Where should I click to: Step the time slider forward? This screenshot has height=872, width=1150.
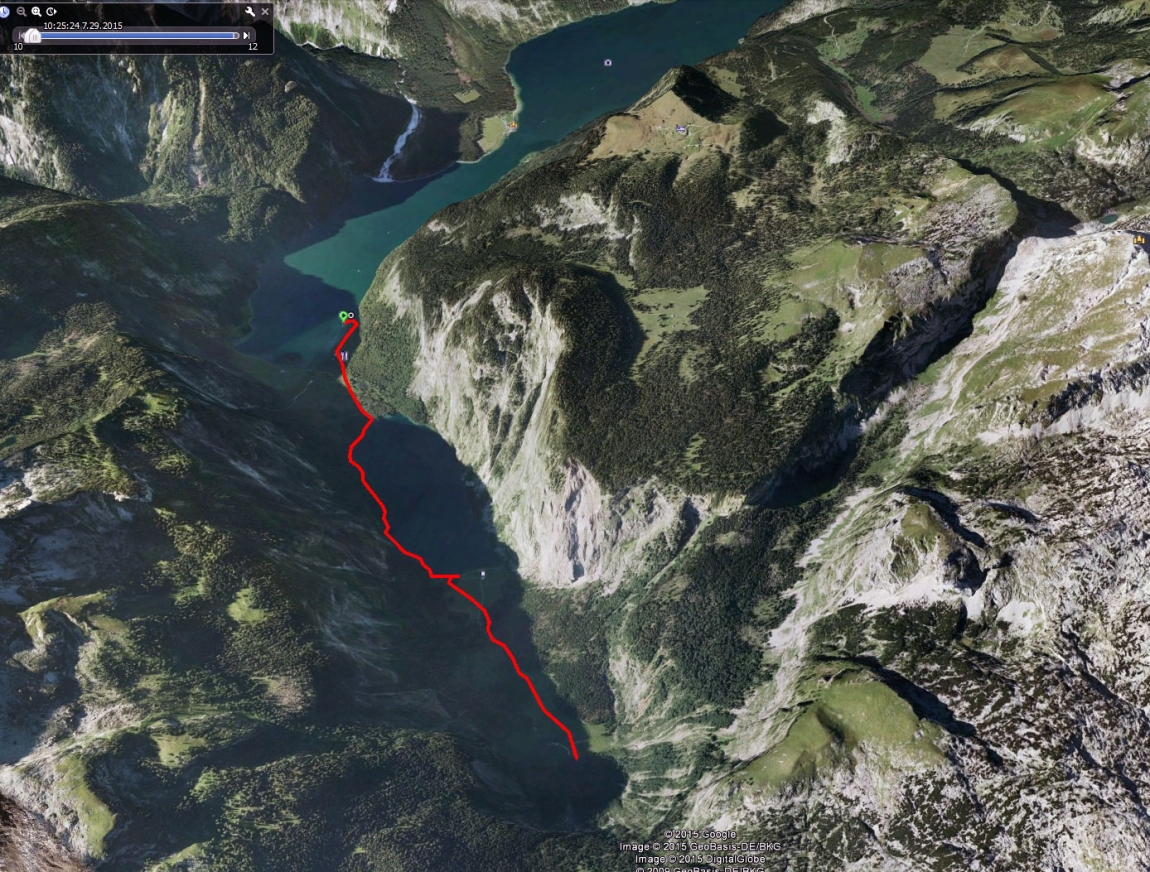[x=247, y=36]
